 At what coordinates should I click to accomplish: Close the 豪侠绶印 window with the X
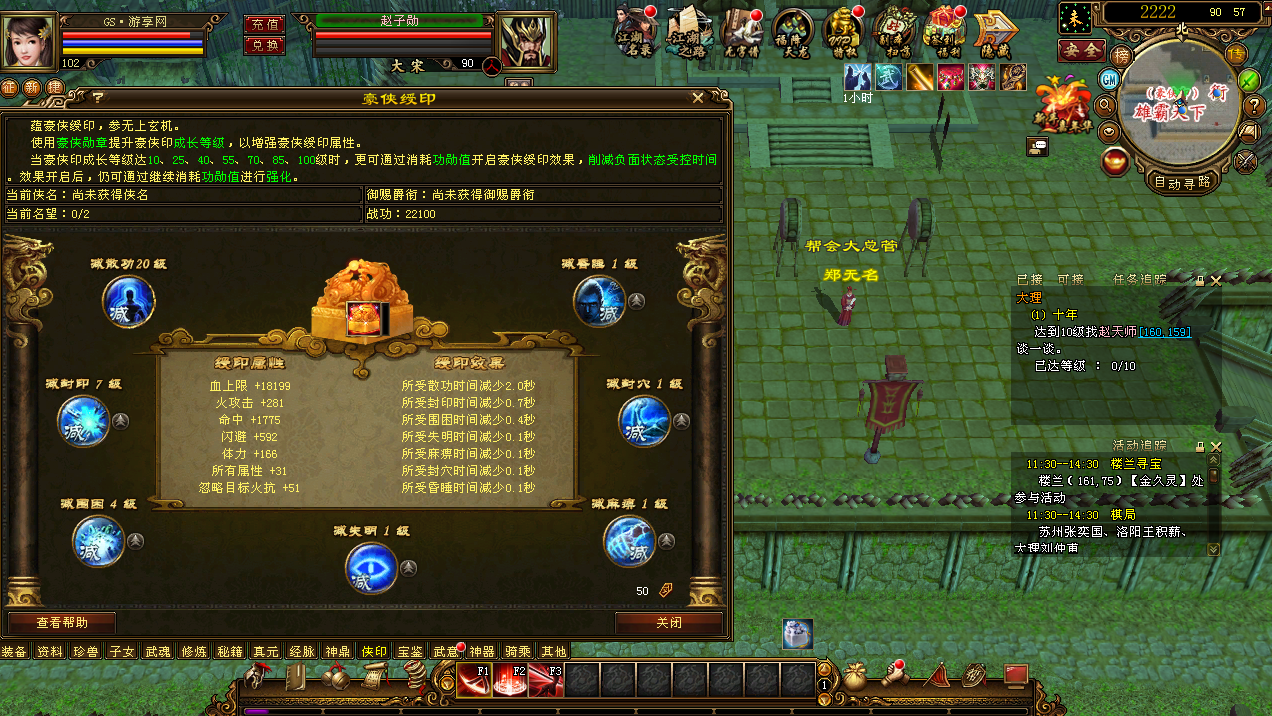(698, 98)
